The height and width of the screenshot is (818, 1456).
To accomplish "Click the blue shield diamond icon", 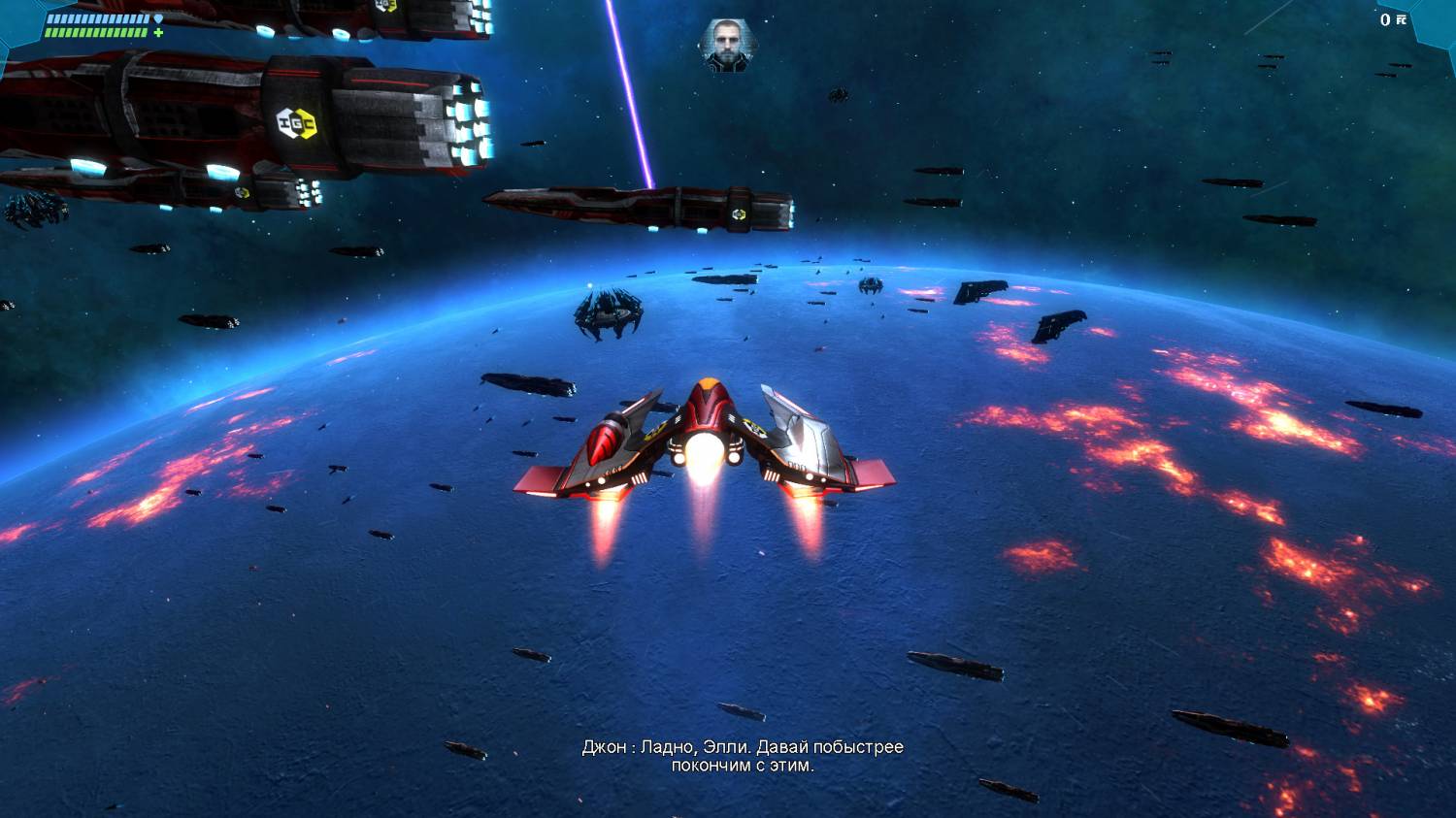I will (x=157, y=18).
